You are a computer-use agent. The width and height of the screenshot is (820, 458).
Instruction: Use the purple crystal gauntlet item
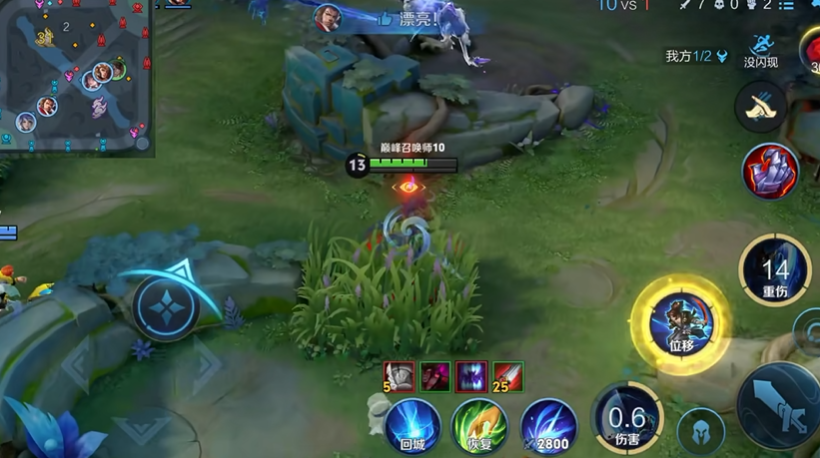click(x=770, y=171)
